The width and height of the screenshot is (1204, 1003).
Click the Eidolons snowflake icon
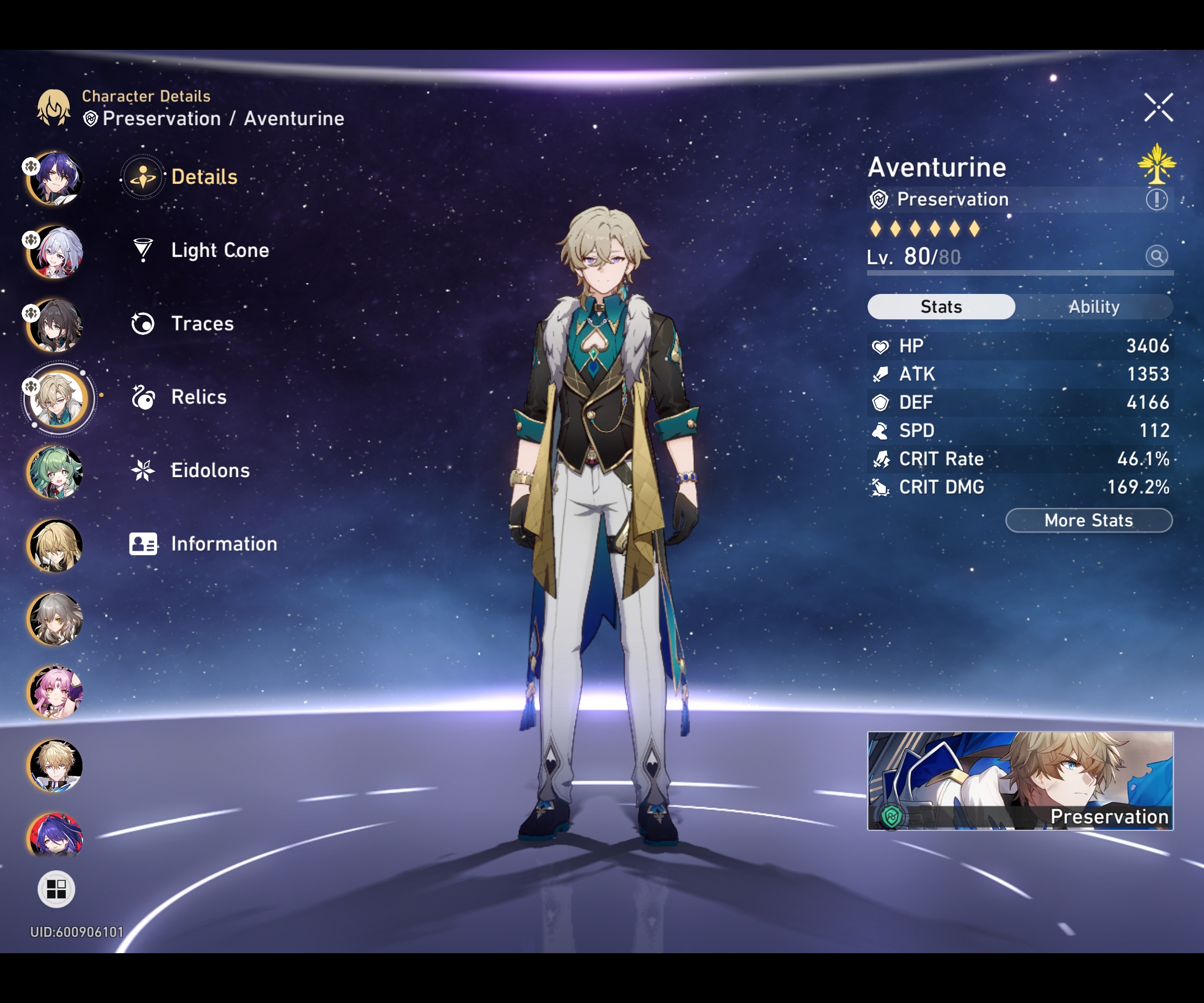point(142,471)
